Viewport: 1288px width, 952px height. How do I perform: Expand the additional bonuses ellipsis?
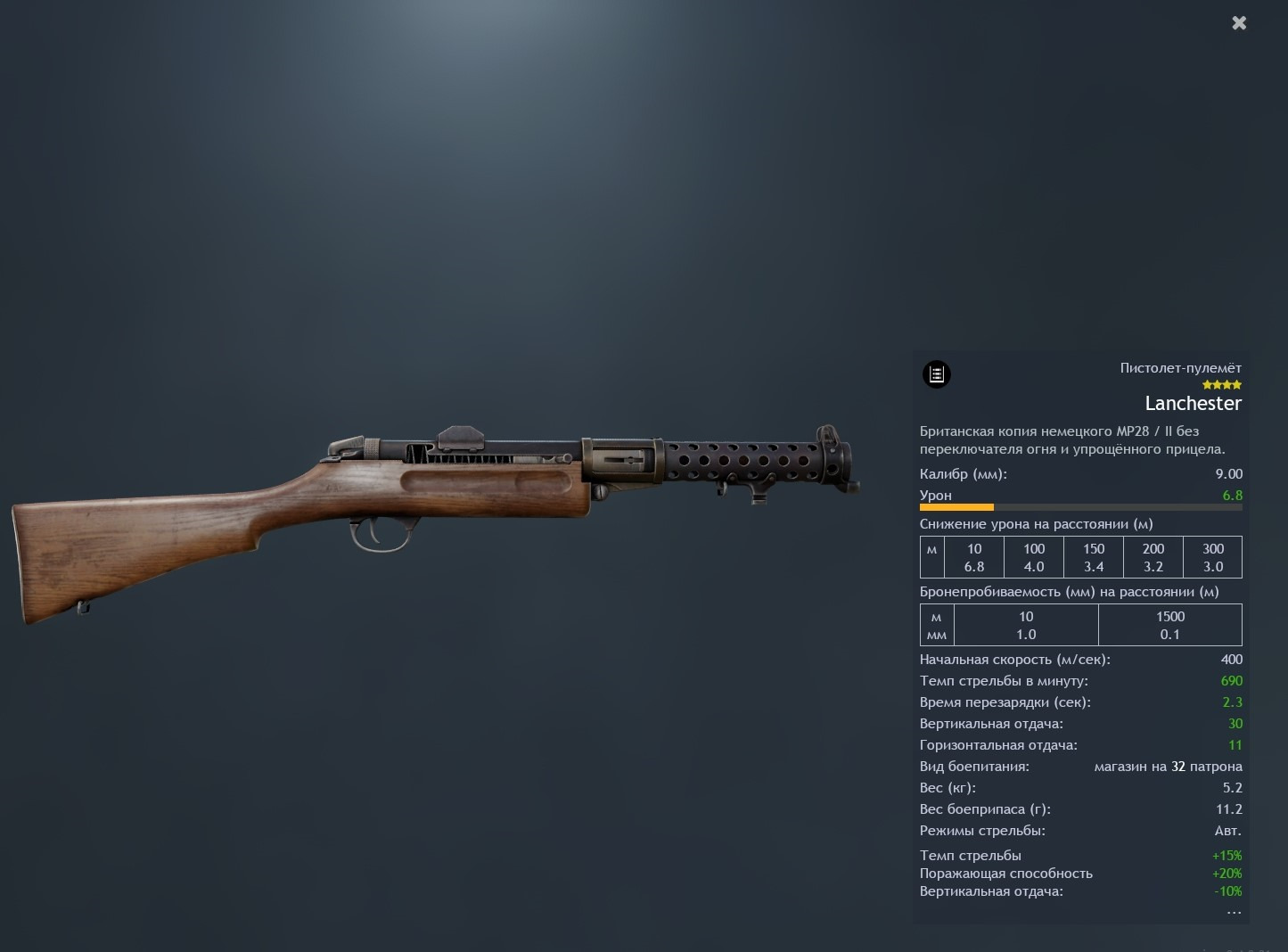point(1234,912)
